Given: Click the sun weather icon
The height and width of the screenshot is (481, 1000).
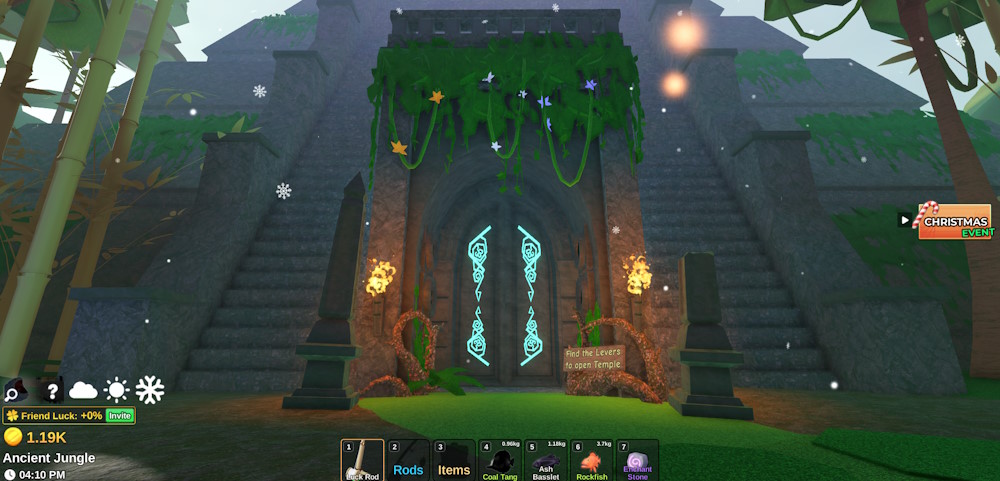Looking at the screenshot, I should [117, 390].
